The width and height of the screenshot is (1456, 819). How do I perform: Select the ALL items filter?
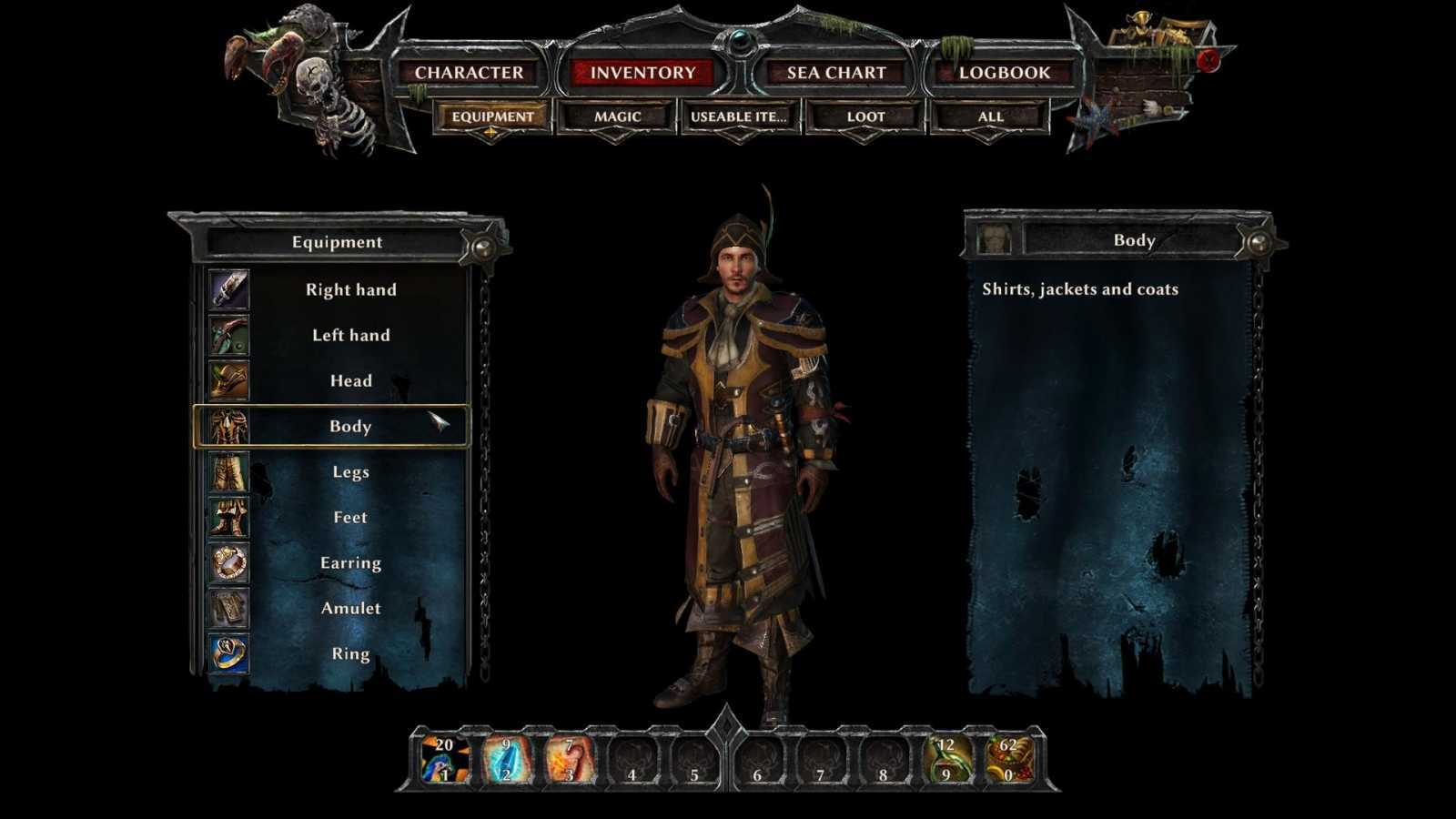[x=988, y=116]
